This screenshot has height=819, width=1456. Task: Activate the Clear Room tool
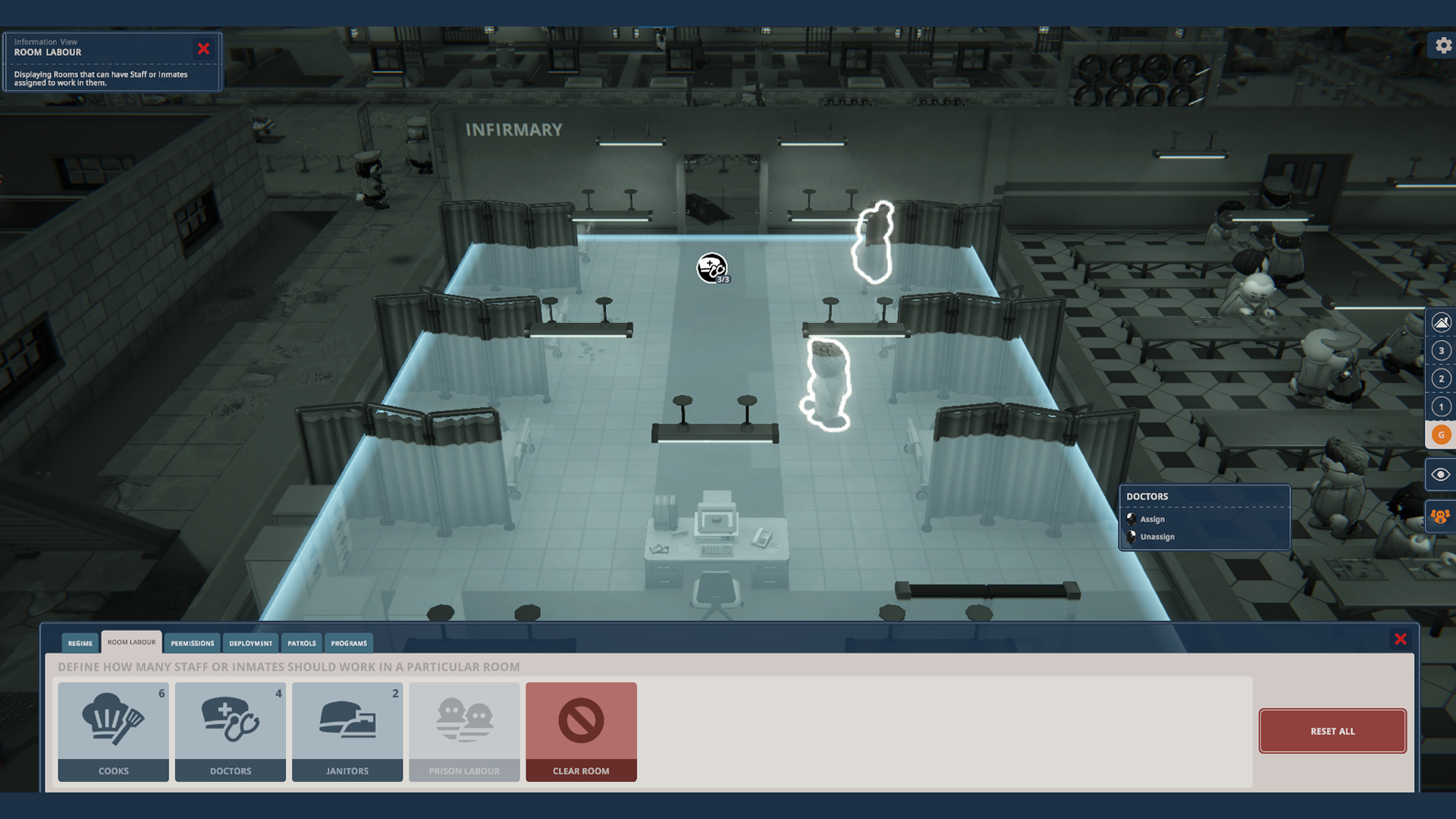[581, 730]
